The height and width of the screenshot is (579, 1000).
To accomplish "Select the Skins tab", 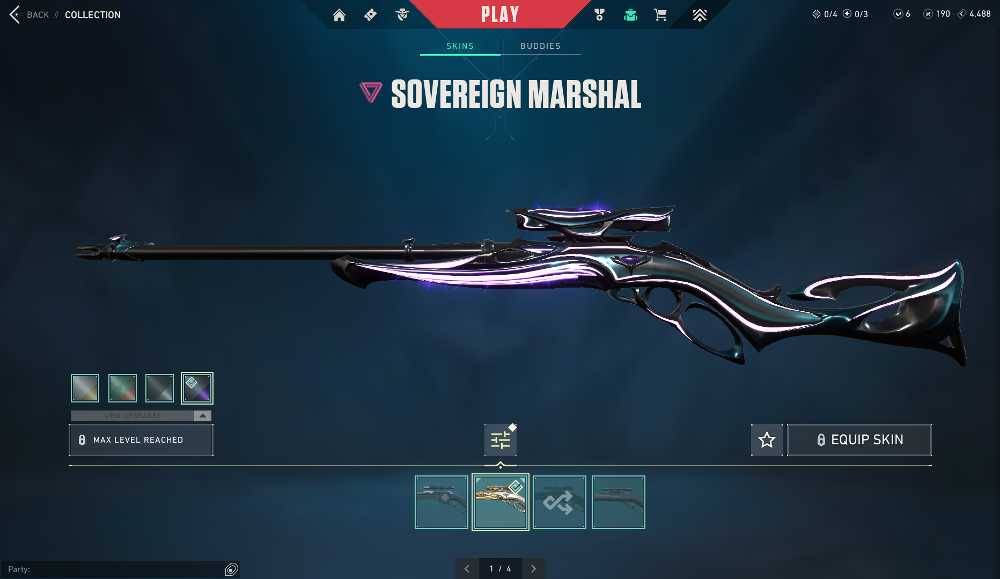I will coord(460,46).
